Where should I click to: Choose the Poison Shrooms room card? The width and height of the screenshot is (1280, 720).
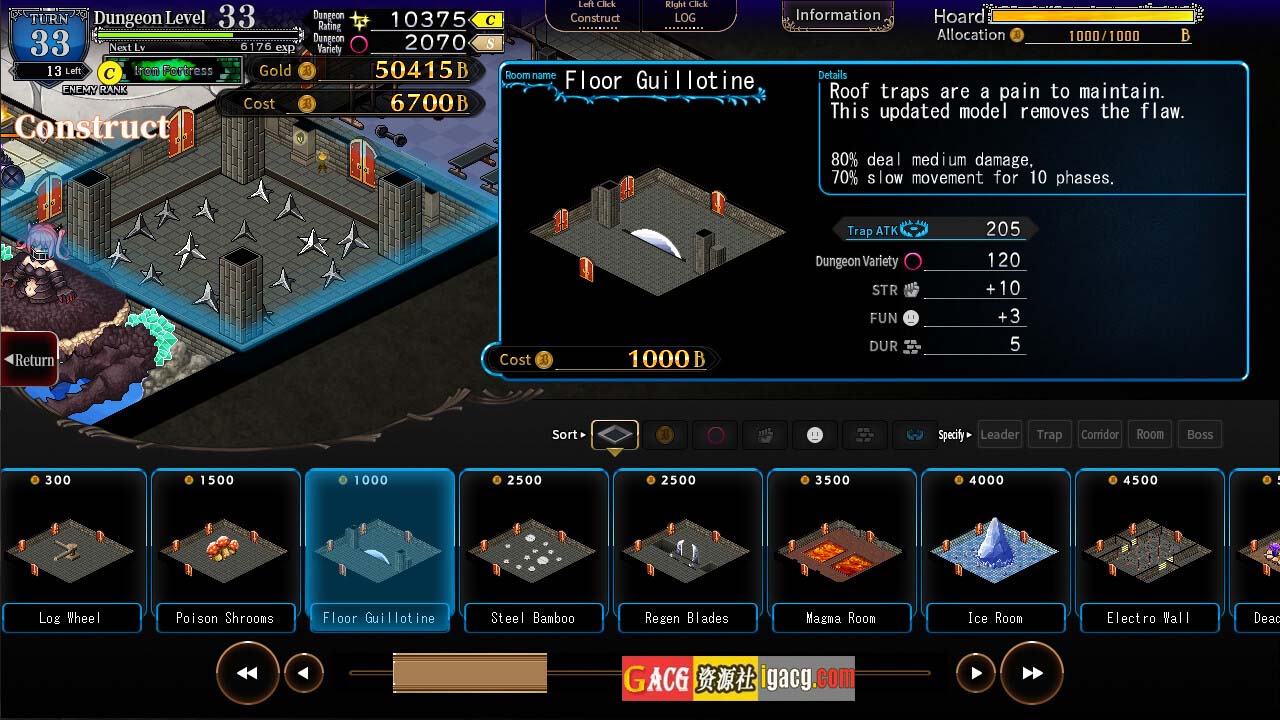pyautogui.click(x=225, y=550)
